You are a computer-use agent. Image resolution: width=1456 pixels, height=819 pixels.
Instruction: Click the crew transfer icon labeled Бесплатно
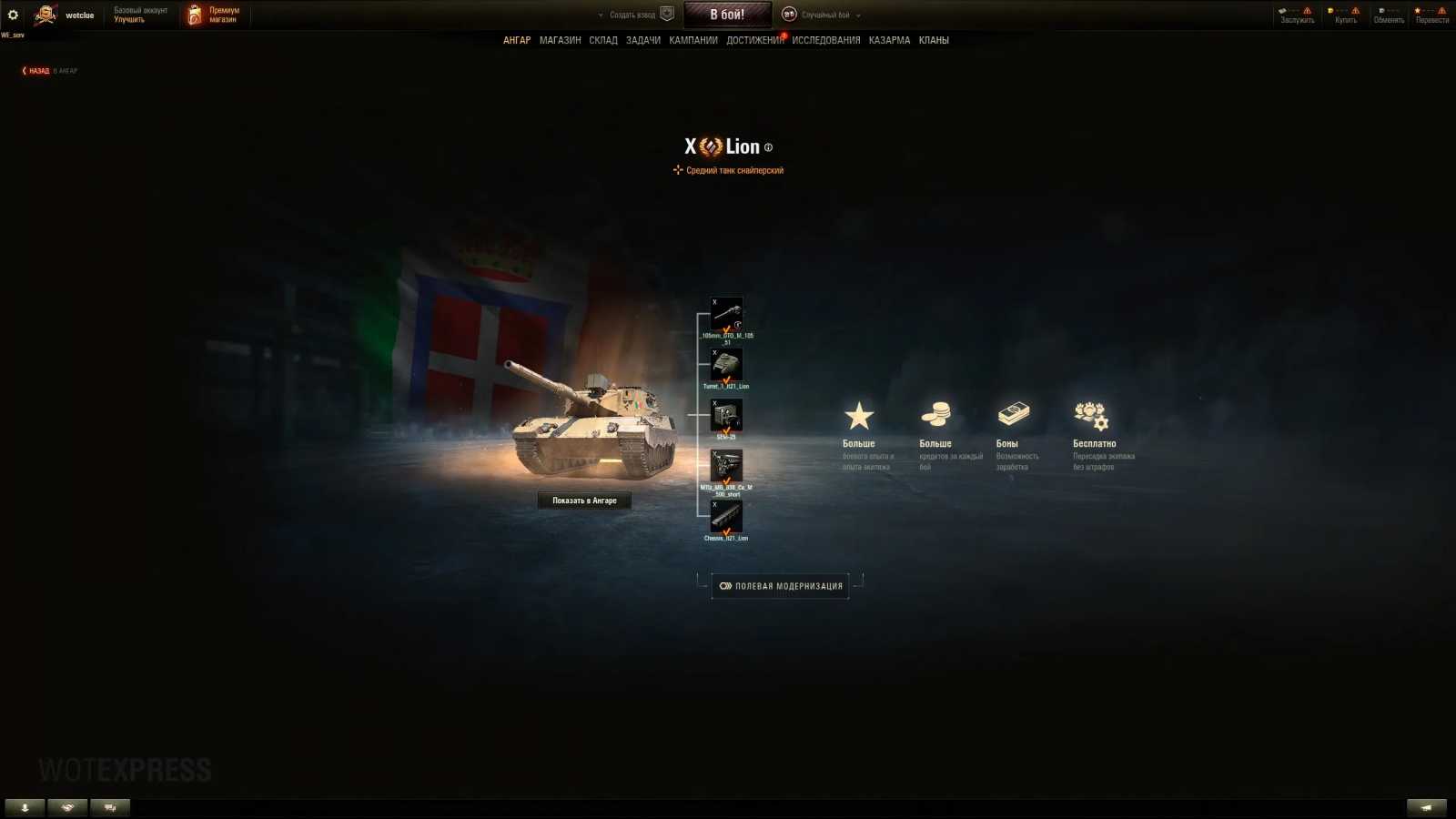[x=1091, y=414]
